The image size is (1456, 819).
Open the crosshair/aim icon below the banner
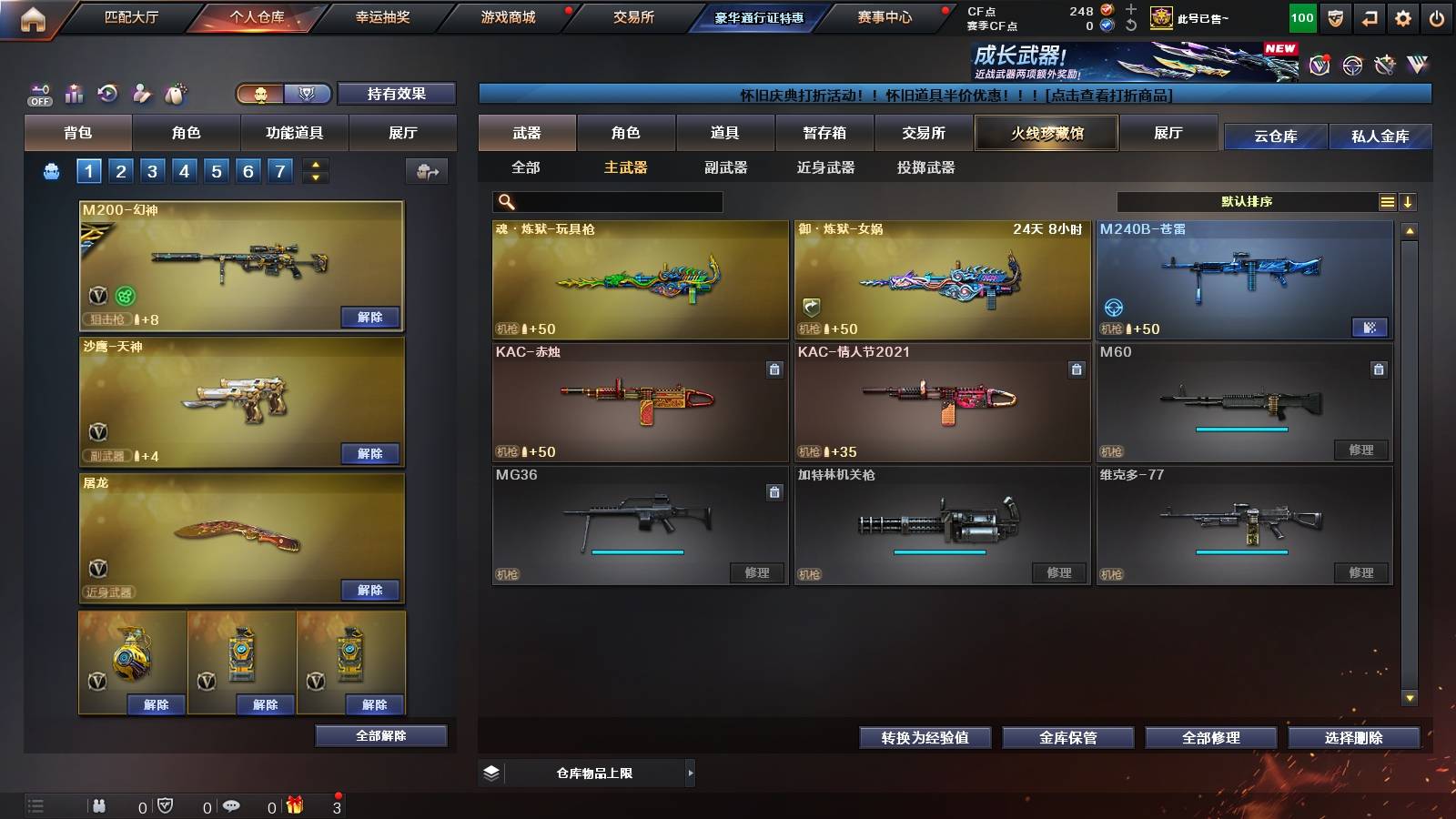point(1352,66)
